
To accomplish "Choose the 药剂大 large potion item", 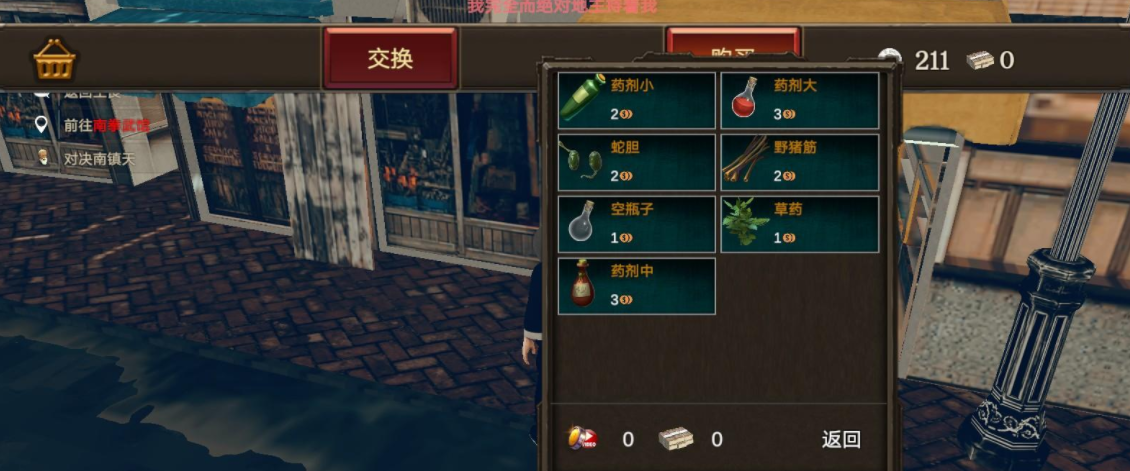I will pyautogui.click(x=800, y=100).
